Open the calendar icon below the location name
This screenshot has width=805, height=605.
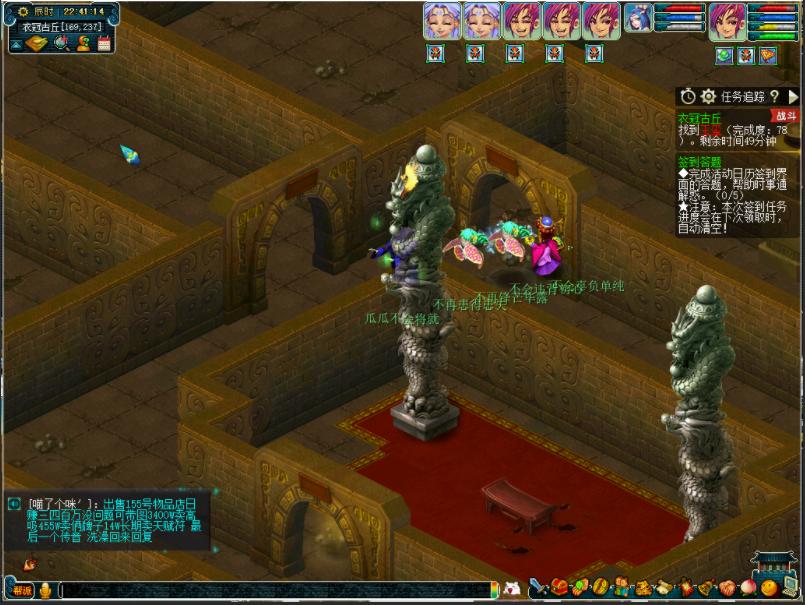105,42
